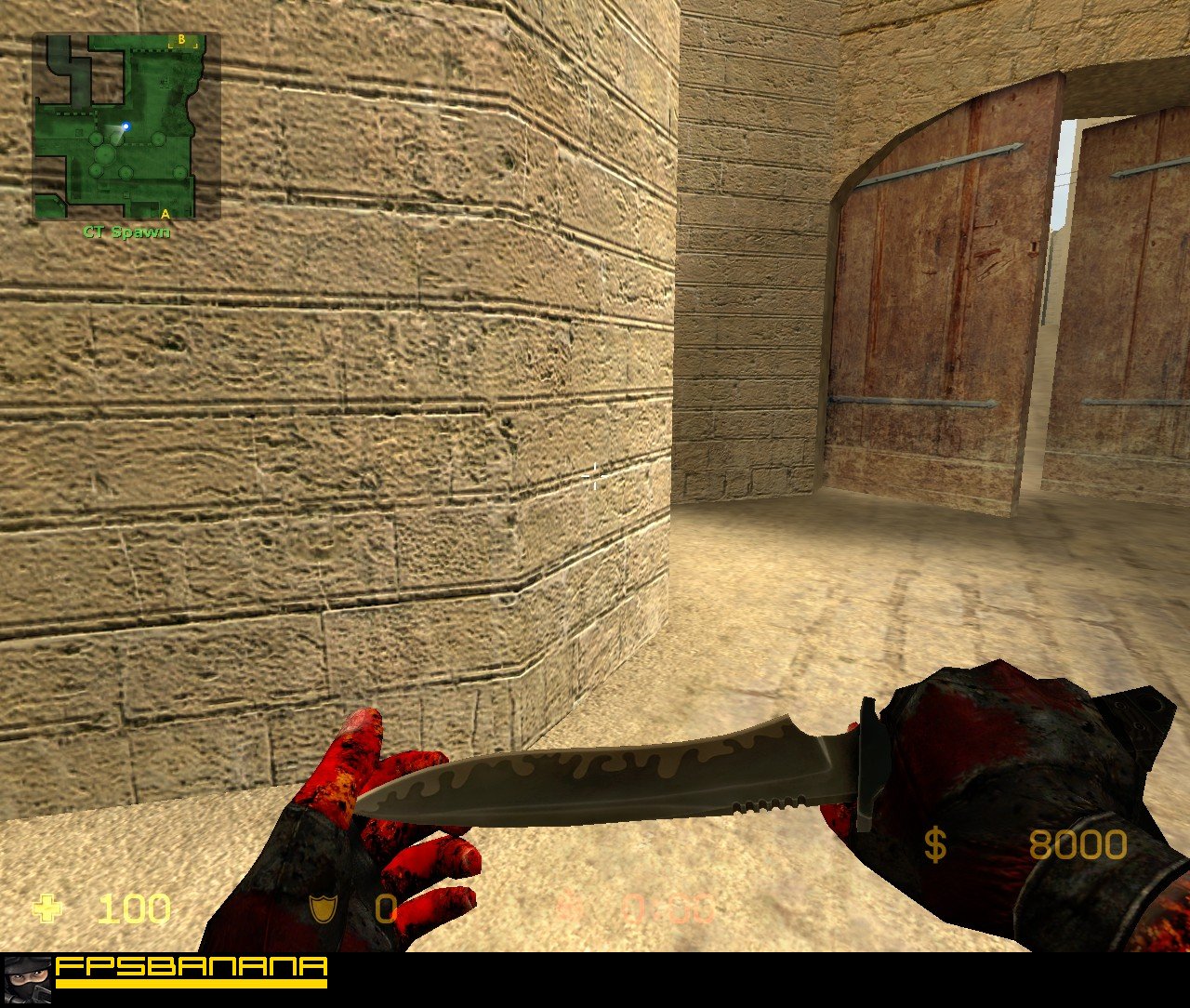The image size is (1190, 1008).
Task: Click the bombsite B marker on the radar
Action: tap(182, 41)
